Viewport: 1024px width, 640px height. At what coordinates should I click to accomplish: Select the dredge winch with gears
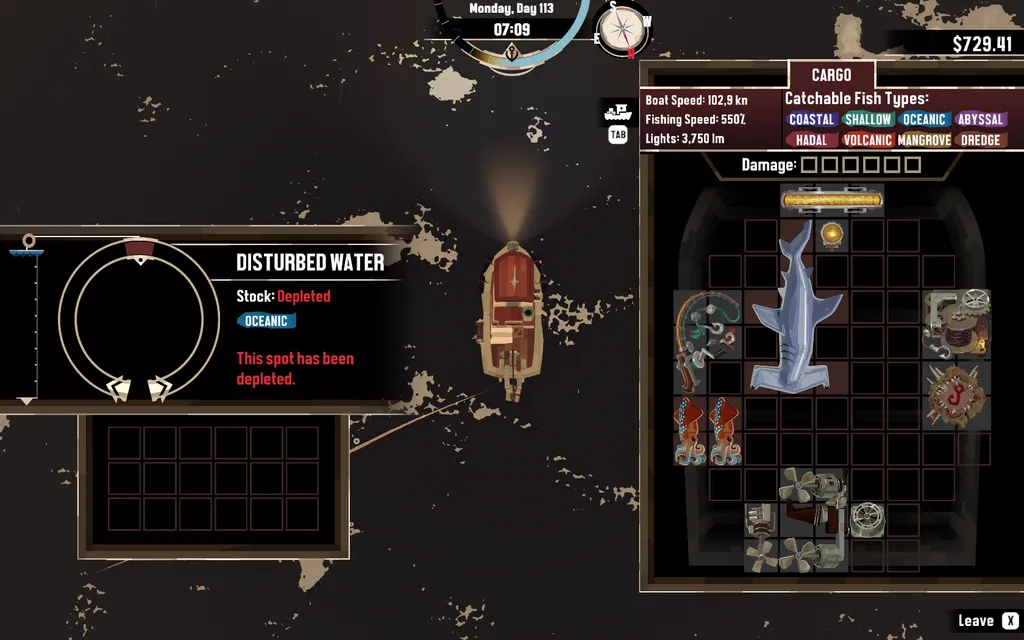pos(957,322)
